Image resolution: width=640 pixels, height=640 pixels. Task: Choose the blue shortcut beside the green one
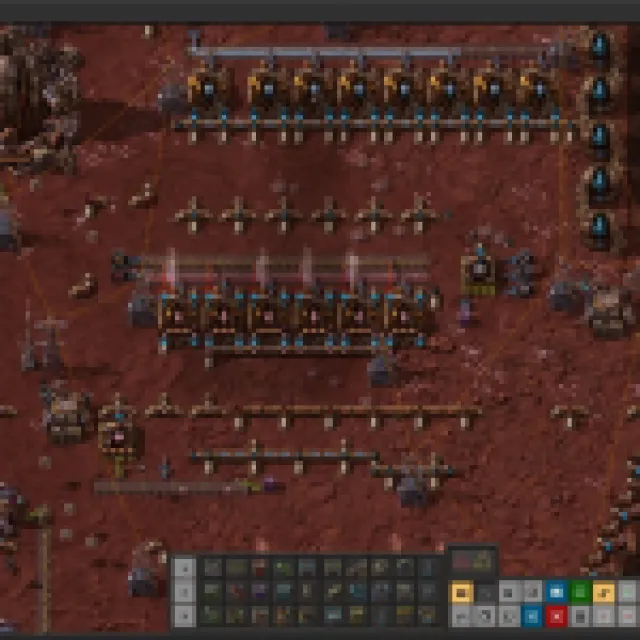point(557,592)
